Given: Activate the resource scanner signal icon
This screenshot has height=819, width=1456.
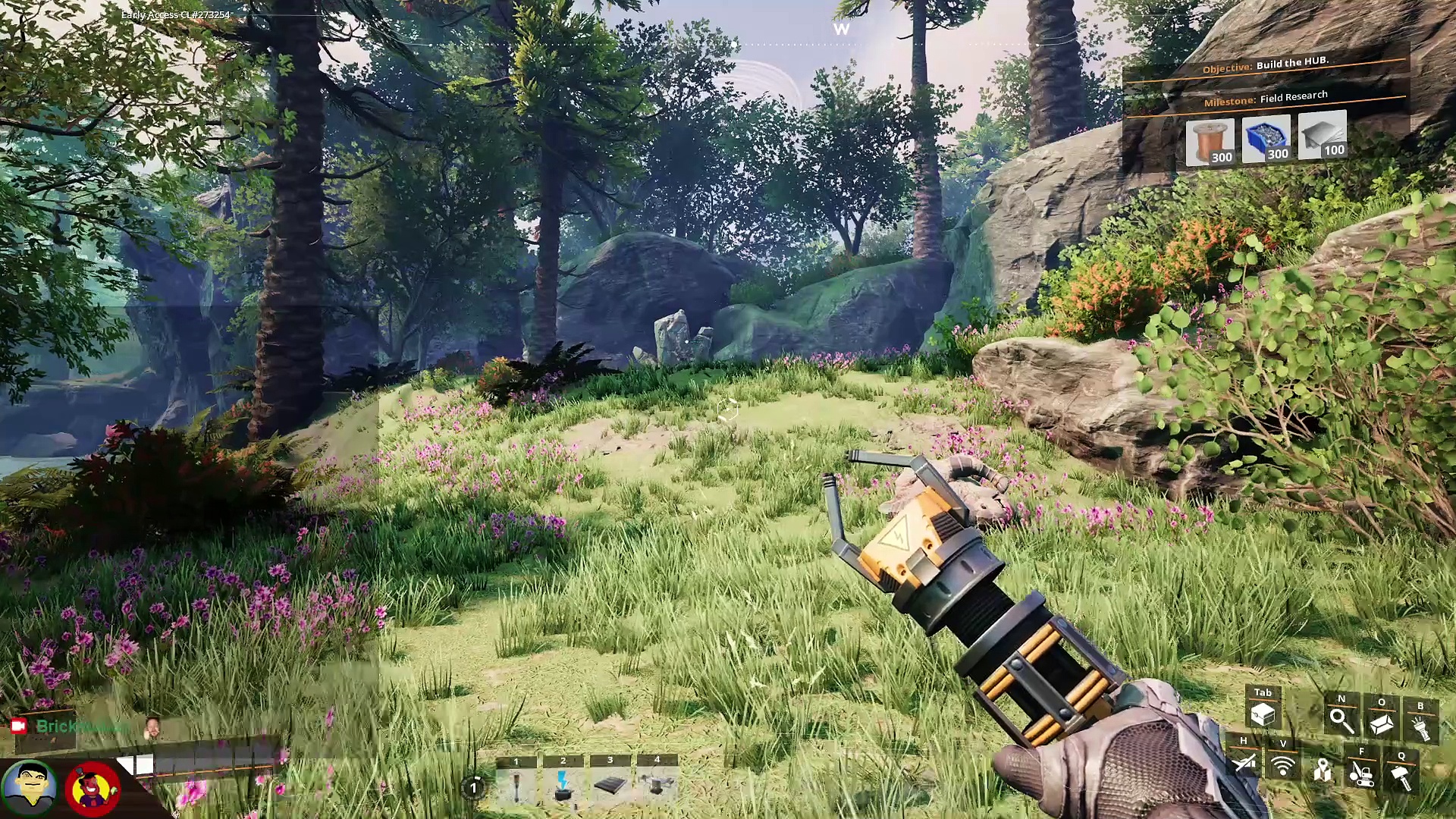Looking at the screenshot, I should click(1283, 766).
